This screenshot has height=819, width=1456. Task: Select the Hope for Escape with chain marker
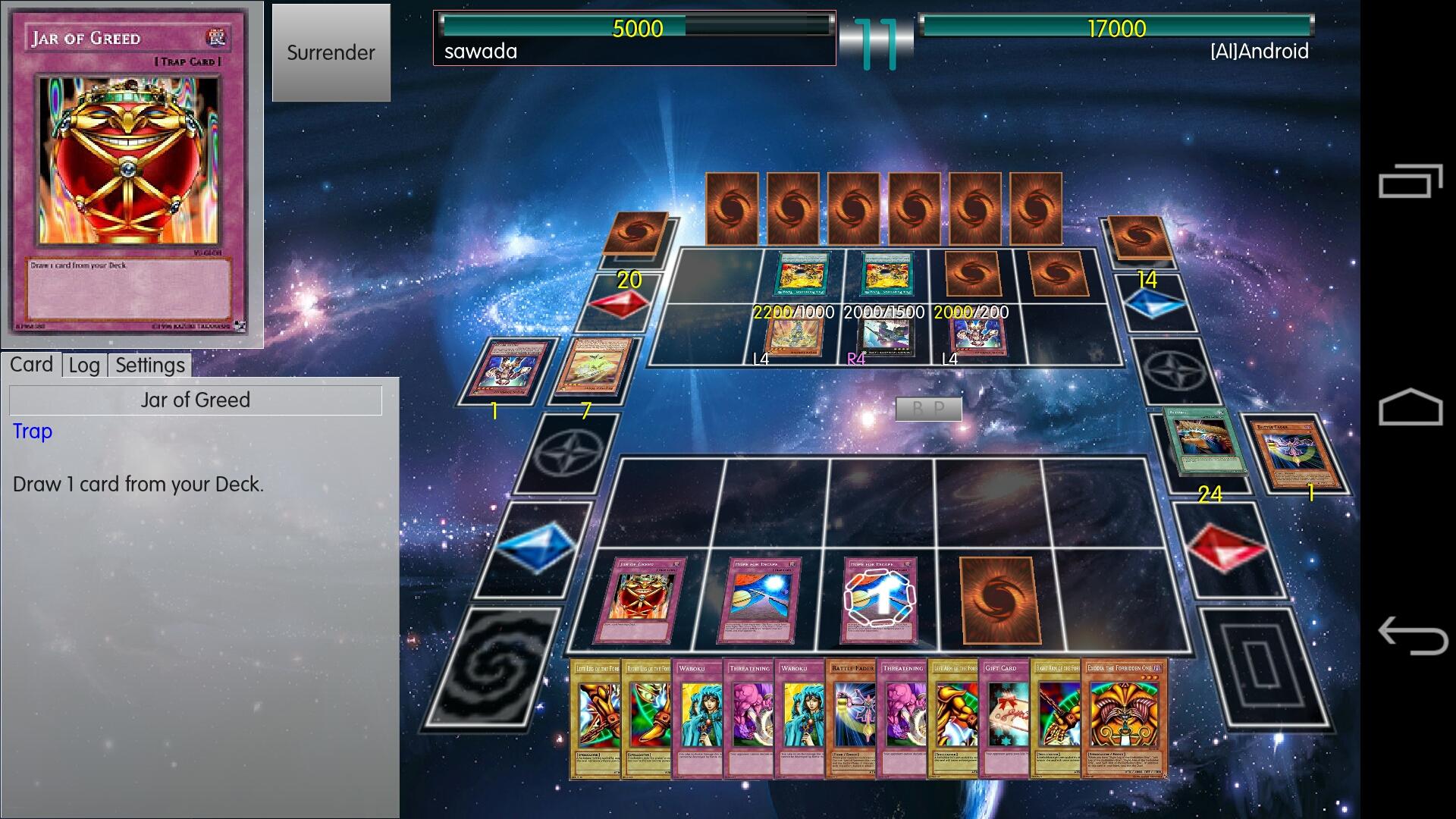click(880, 601)
